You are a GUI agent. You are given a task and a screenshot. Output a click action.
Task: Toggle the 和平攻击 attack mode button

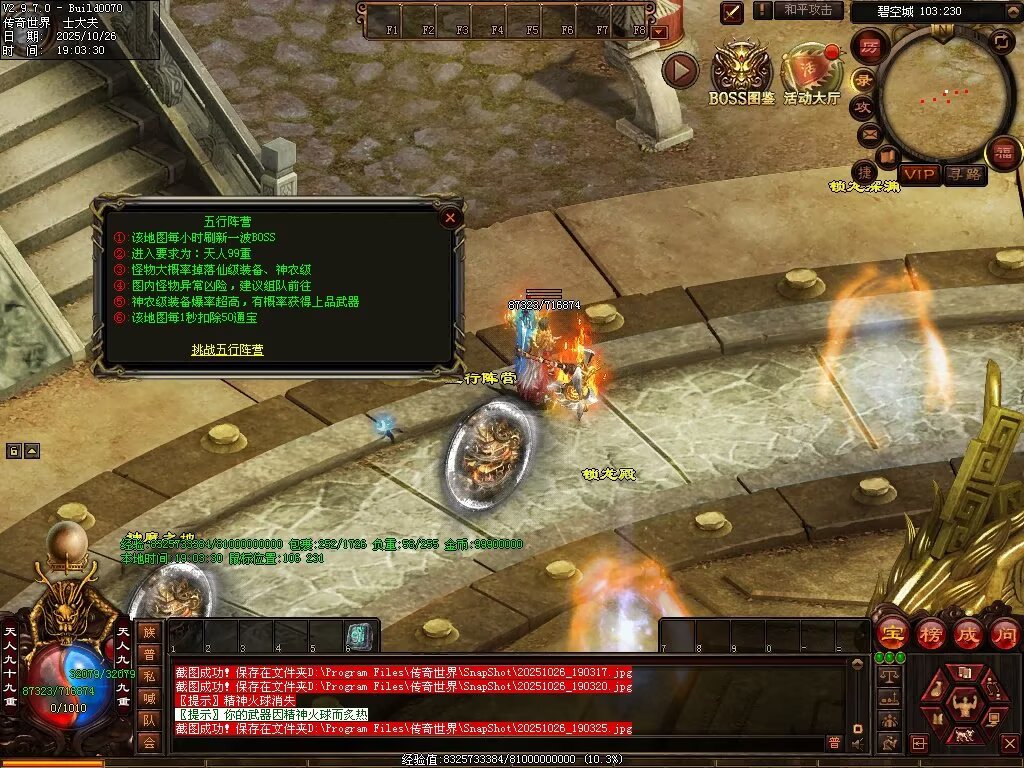click(x=808, y=10)
